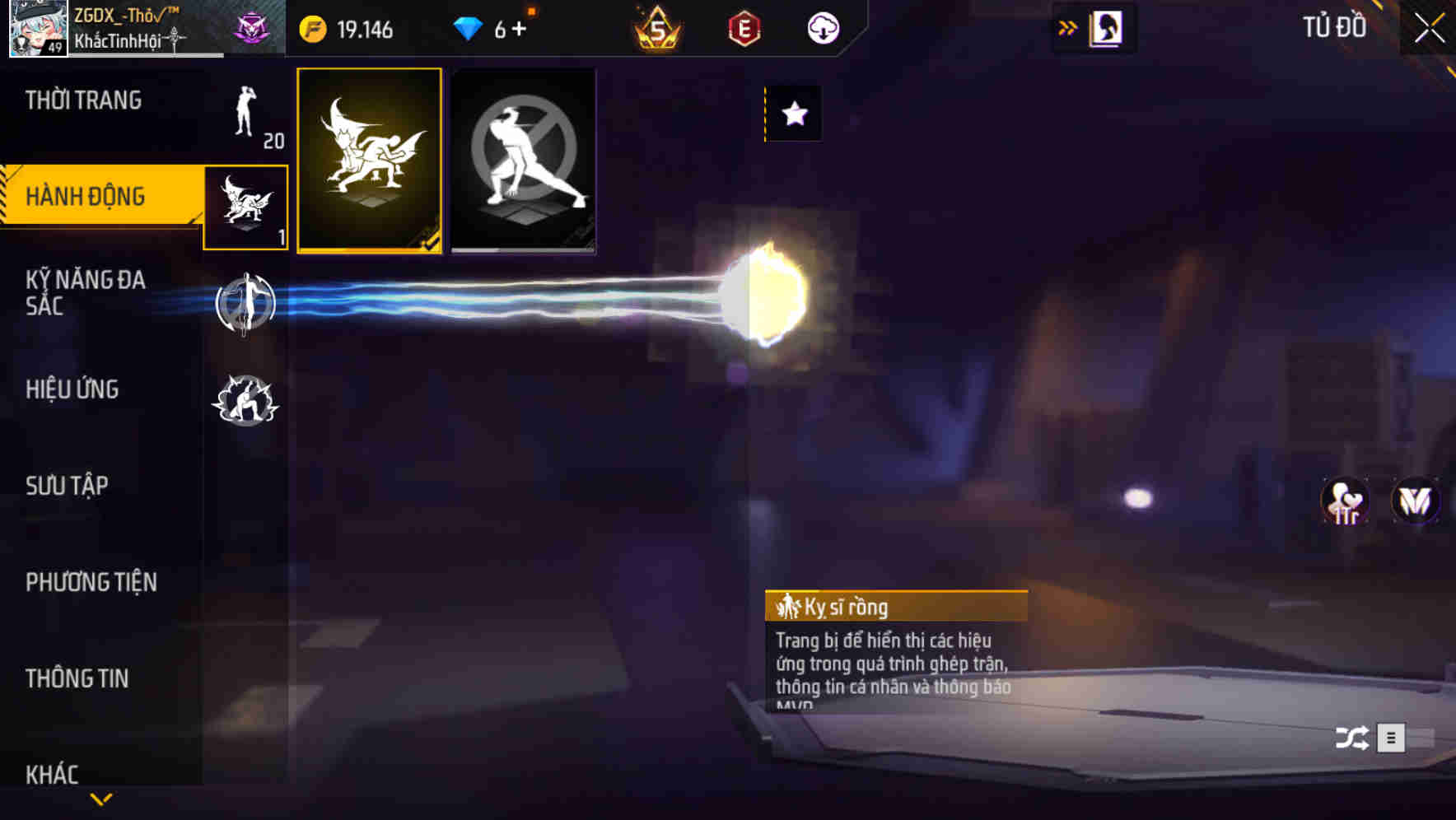The image size is (1456, 820).
Task: Open the dragon action subcategory showing 1
Action: 245,206
